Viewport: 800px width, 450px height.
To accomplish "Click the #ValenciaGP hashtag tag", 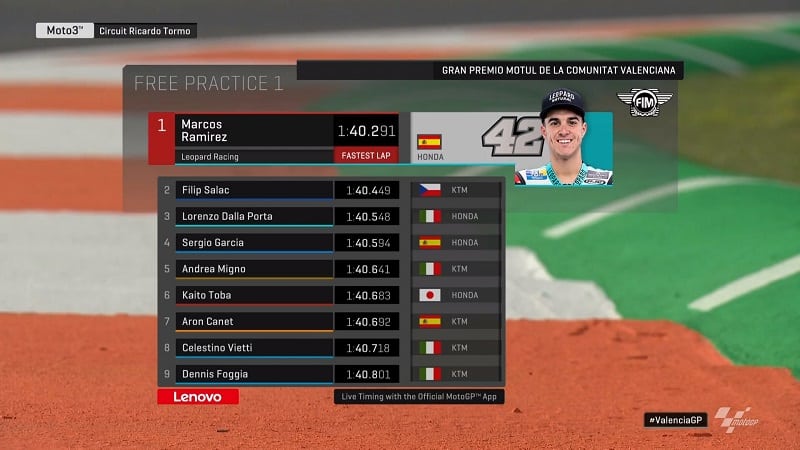I will coord(676,420).
